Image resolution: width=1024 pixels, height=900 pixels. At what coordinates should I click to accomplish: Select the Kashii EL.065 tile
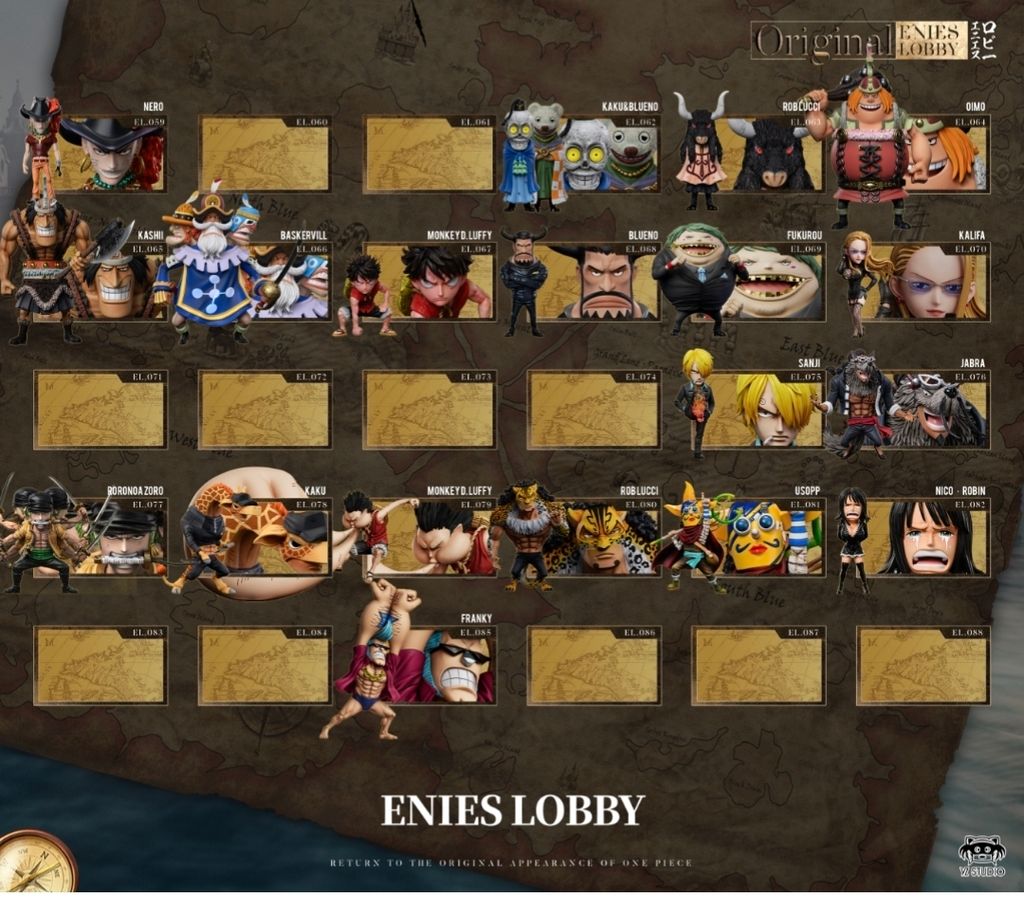coord(110,282)
